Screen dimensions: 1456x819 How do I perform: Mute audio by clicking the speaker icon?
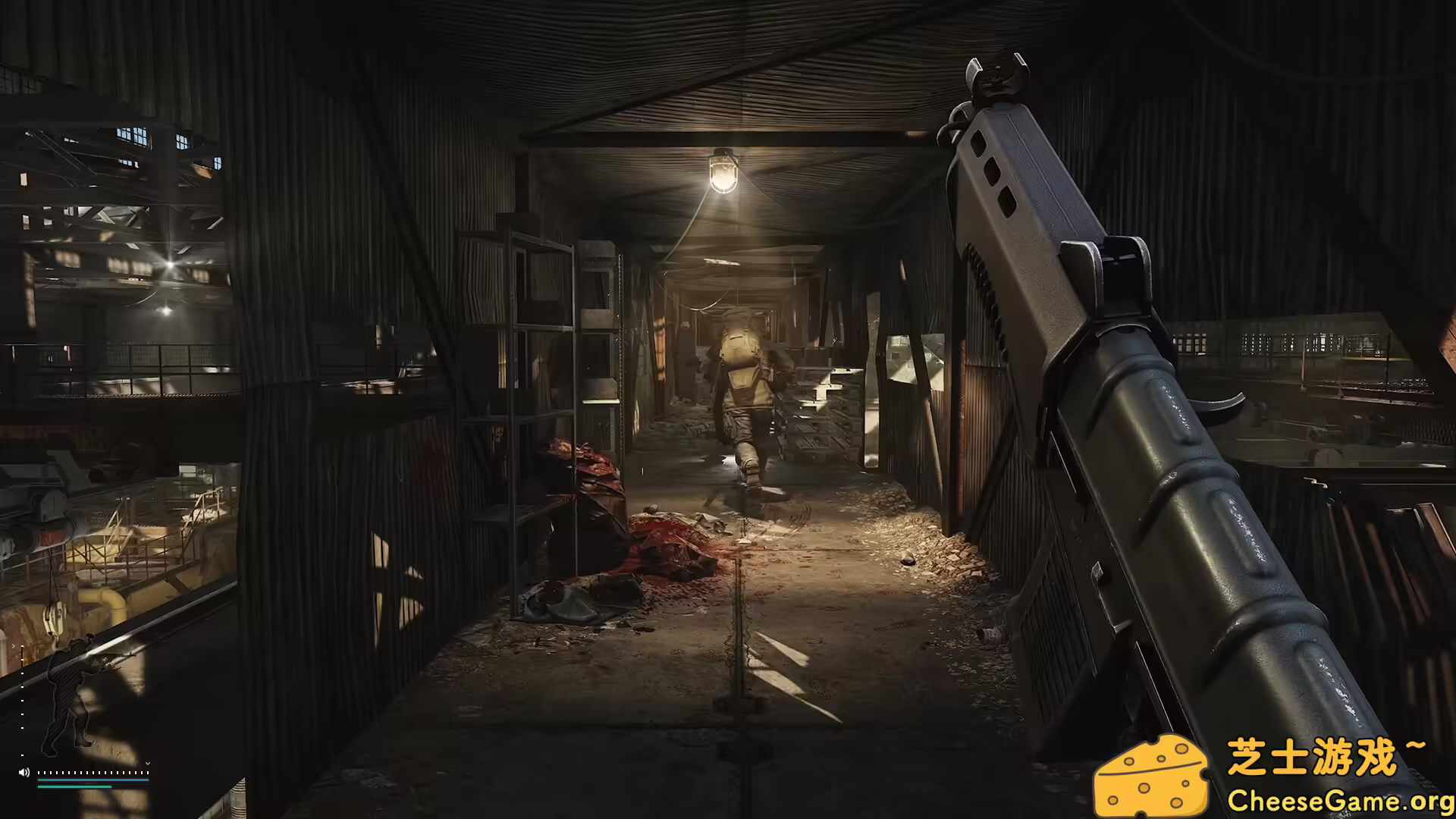(x=24, y=772)
